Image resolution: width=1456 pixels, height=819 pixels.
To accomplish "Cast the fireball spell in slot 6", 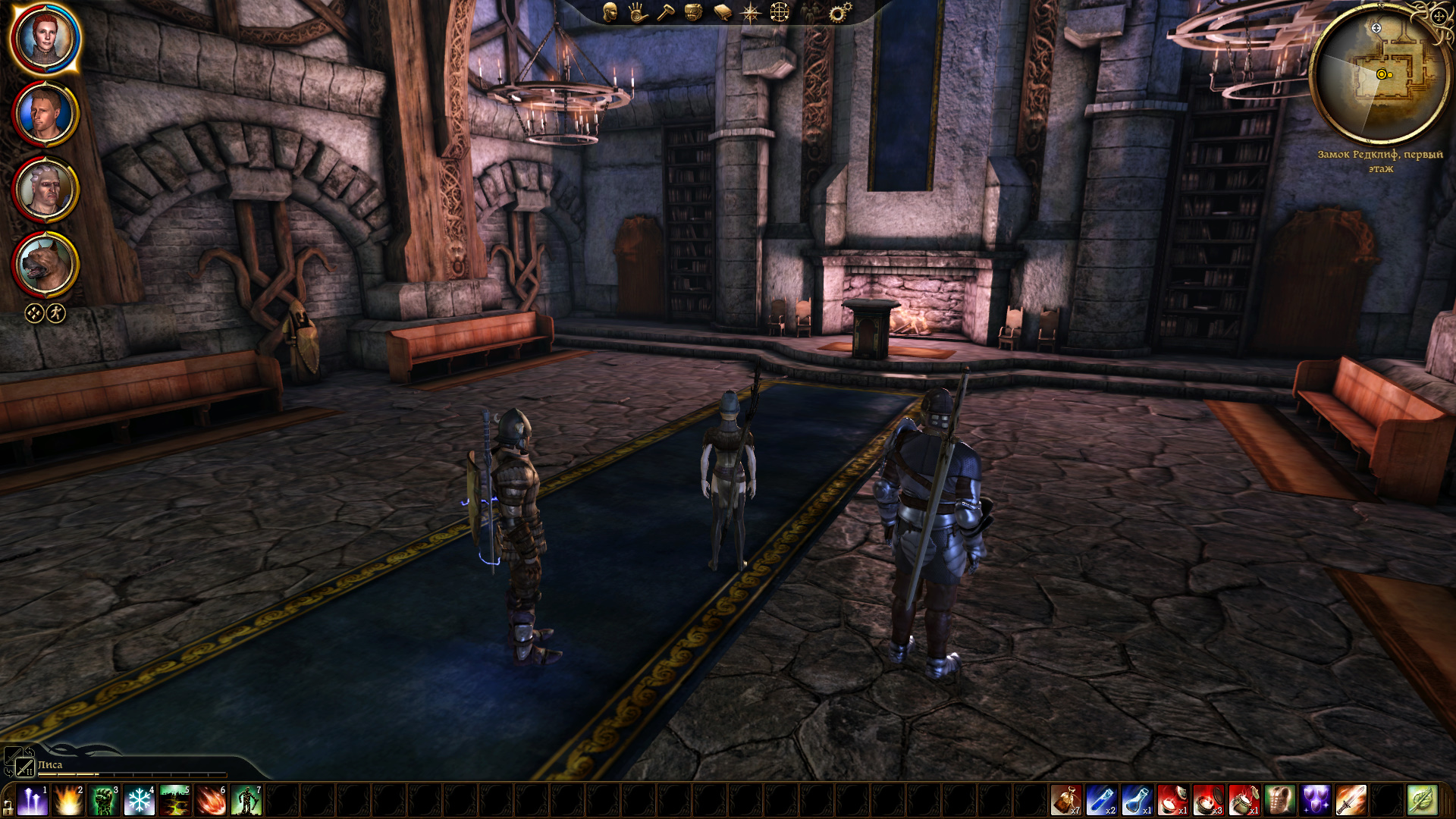I will tap(211, 801).
